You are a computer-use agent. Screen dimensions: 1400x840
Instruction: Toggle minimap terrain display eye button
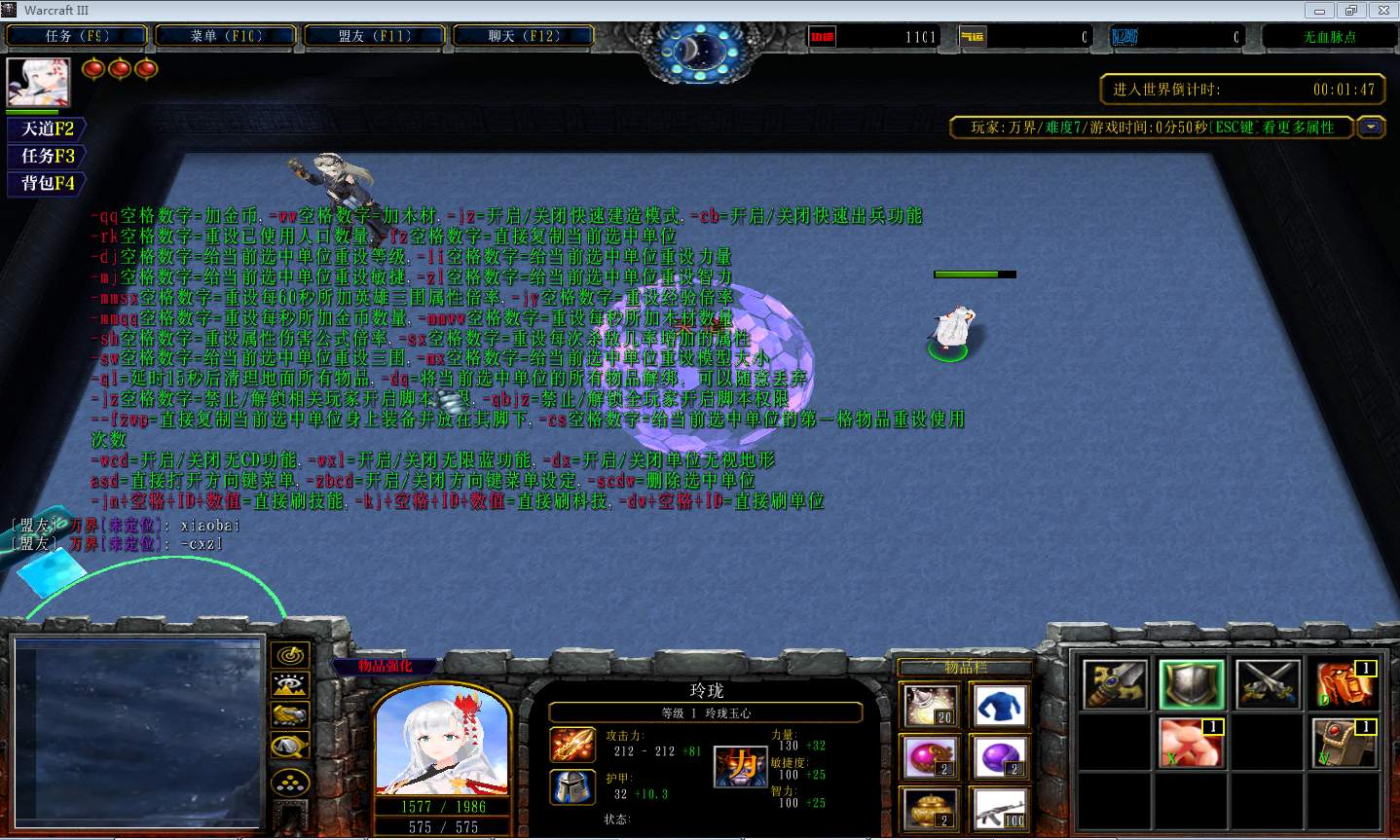click(290, 685)
